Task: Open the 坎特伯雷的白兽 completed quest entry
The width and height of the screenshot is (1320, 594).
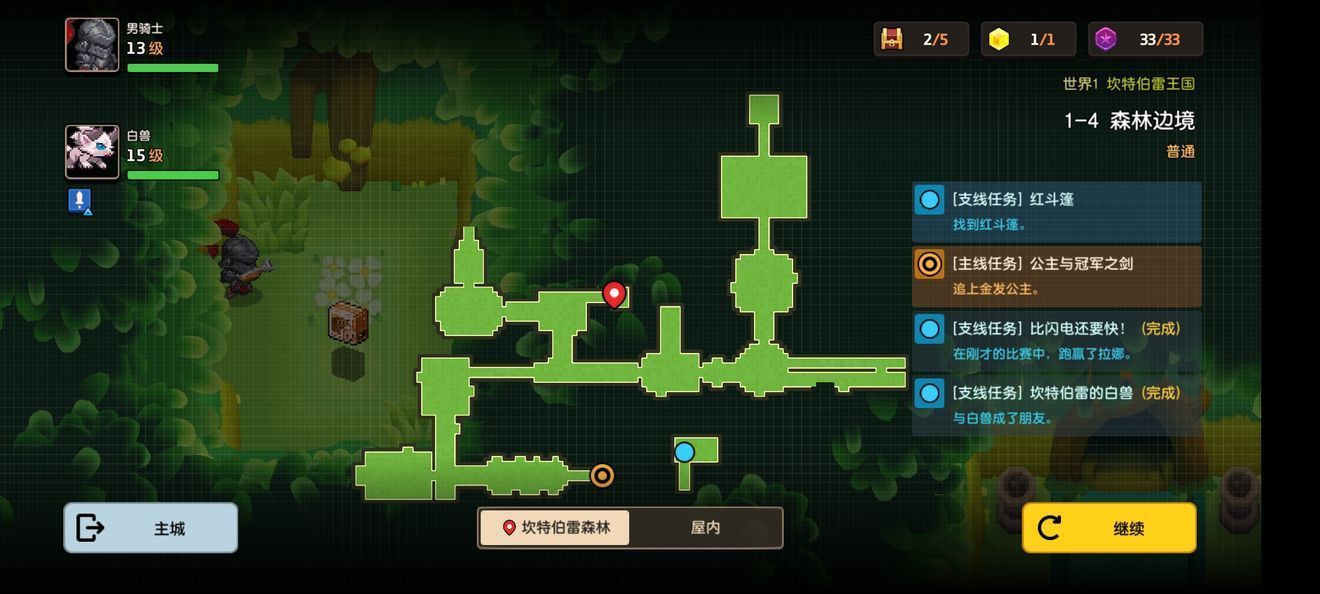Action: pos(1057,405)
